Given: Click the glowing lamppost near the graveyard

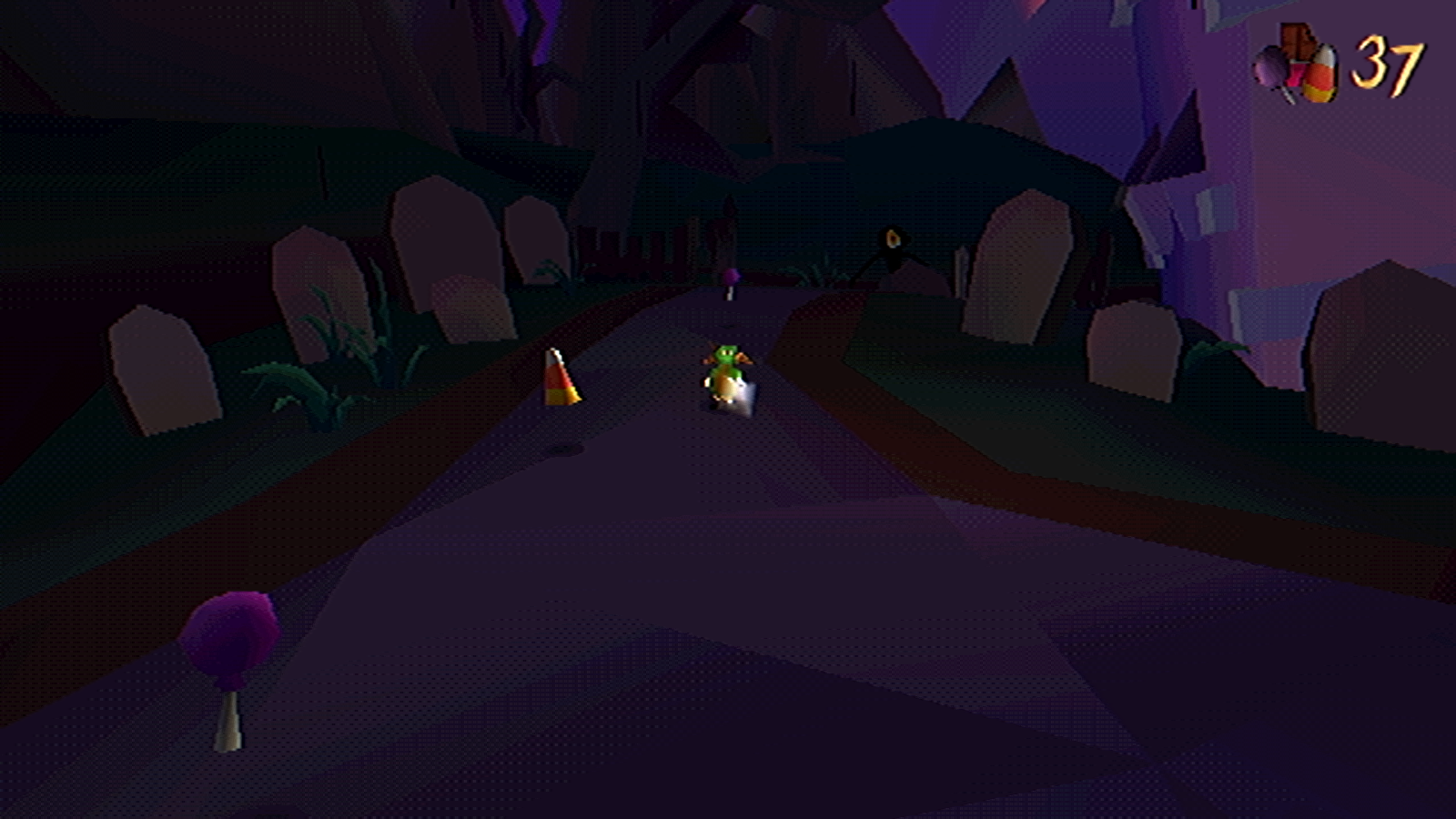Looking at the screenshot, I should [894, 239].
